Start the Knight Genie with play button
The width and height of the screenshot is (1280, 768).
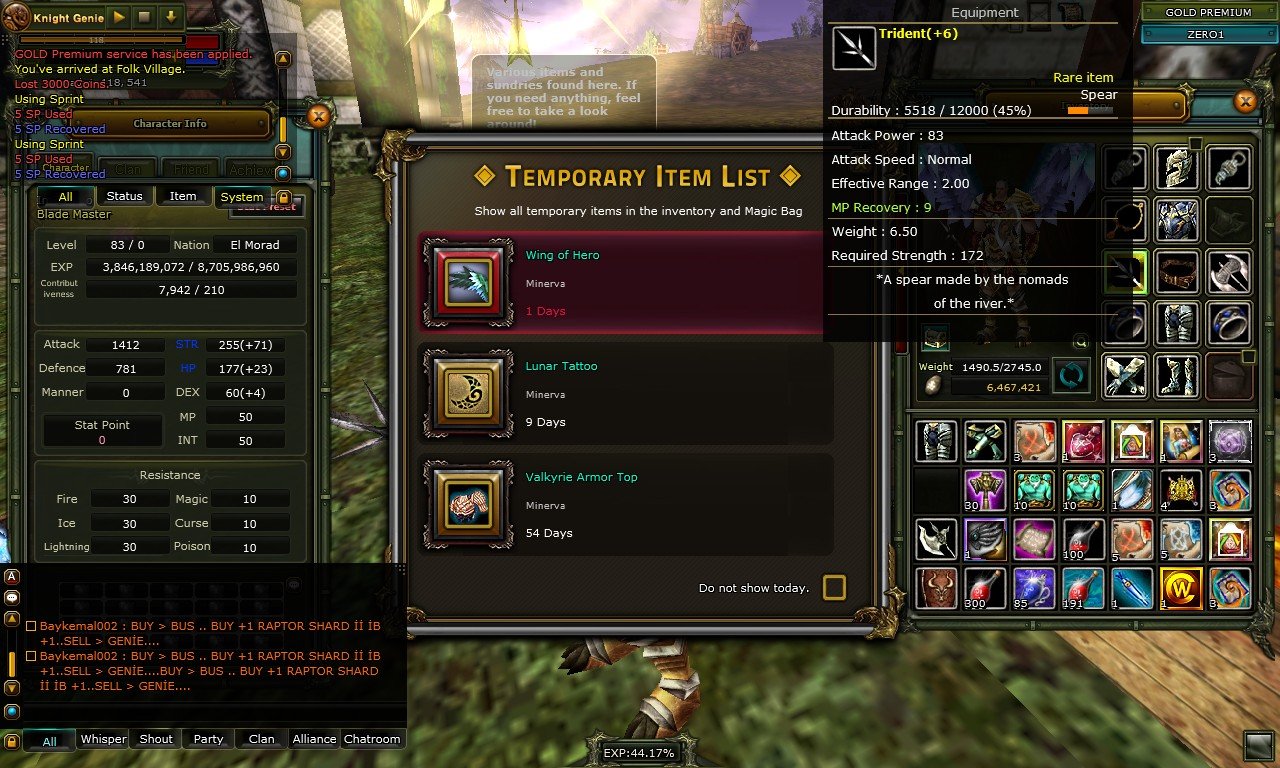coord(119,17)
